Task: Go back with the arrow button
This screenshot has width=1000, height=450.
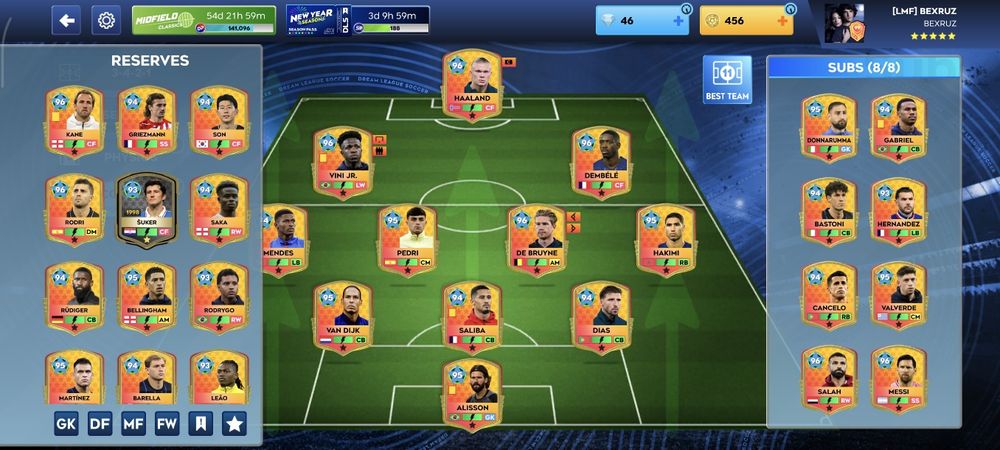Action: coord(66,20)
